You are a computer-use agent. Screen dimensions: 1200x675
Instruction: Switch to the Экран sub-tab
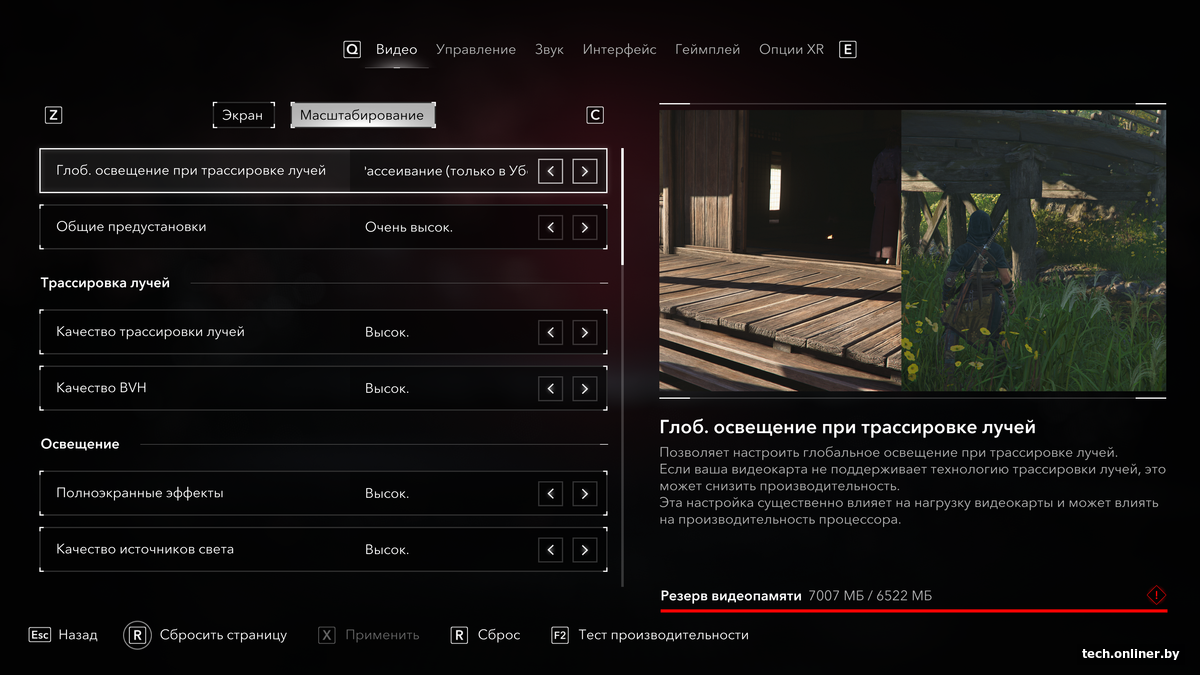(243, 115)
